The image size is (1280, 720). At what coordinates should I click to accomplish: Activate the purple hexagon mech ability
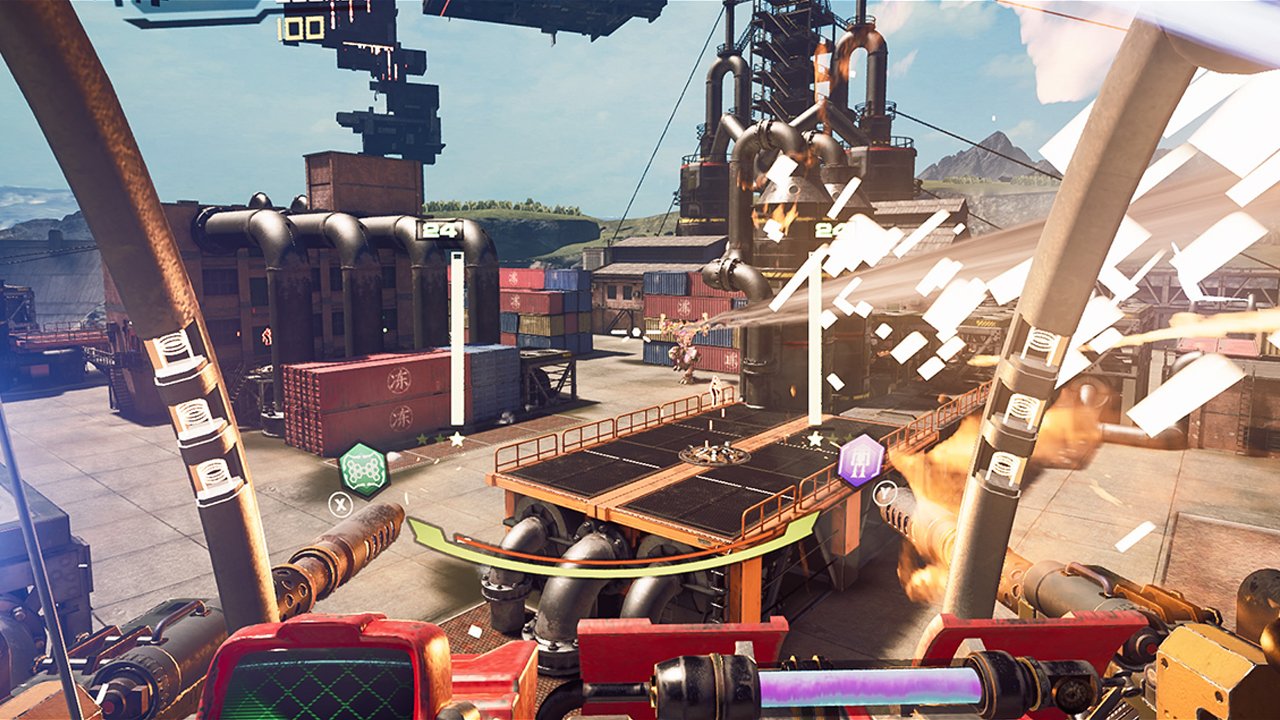[x=861, y=461]
